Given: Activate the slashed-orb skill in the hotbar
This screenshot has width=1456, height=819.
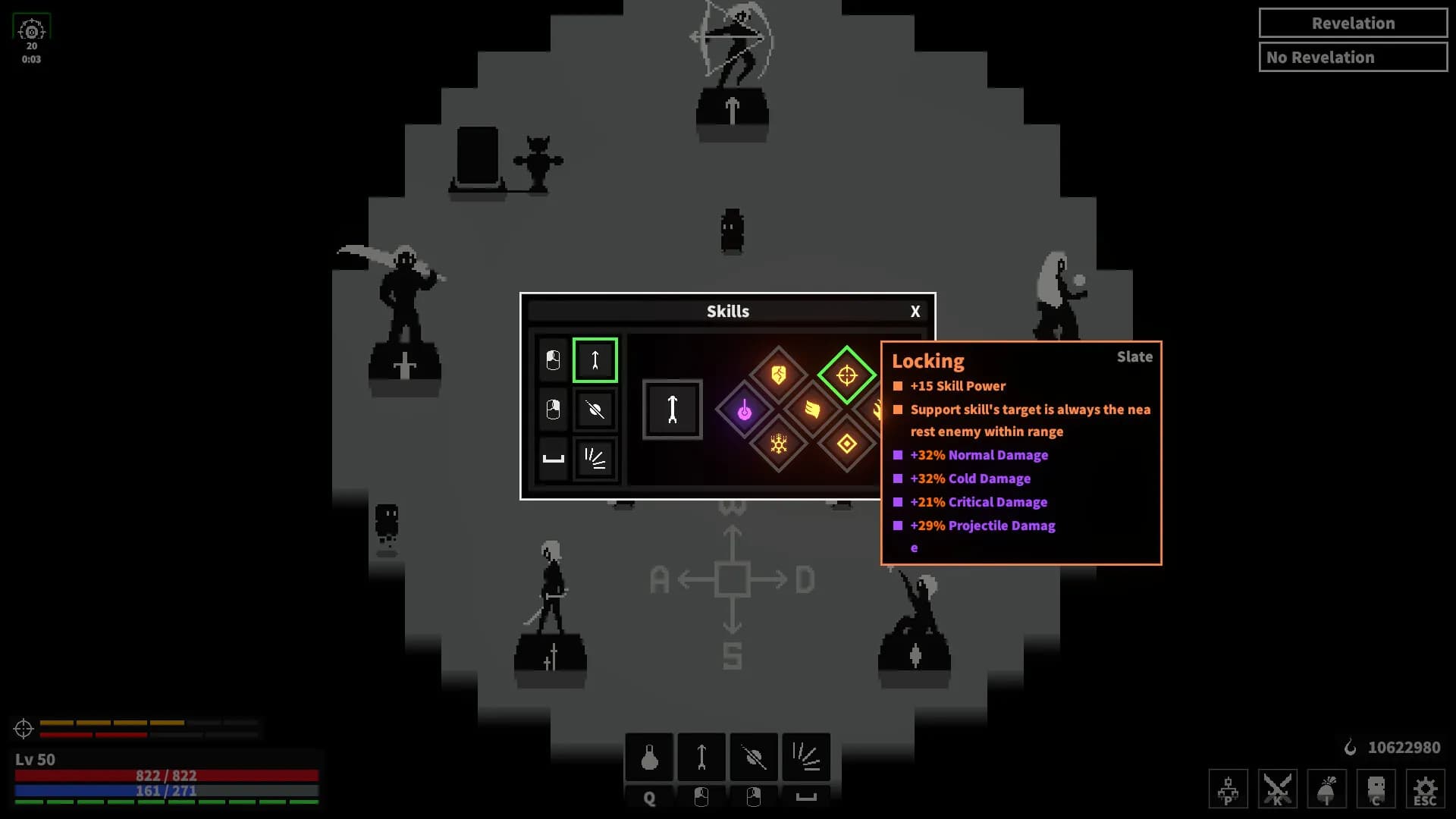Looking at the screenshot, I should pos(754,757).
